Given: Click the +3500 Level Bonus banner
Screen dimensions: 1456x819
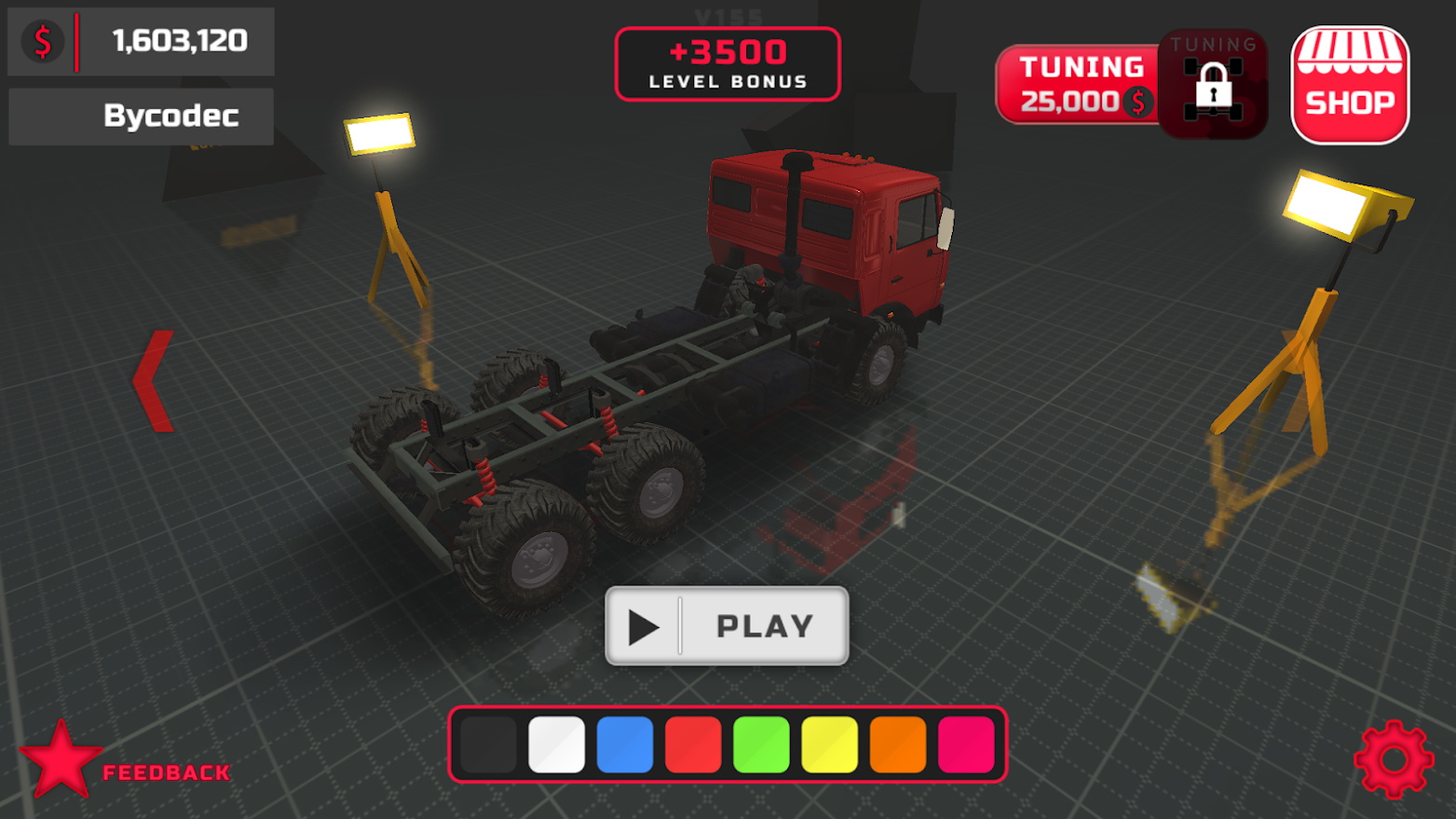Looking at the screenshot, I should click(x=728, y=64).
